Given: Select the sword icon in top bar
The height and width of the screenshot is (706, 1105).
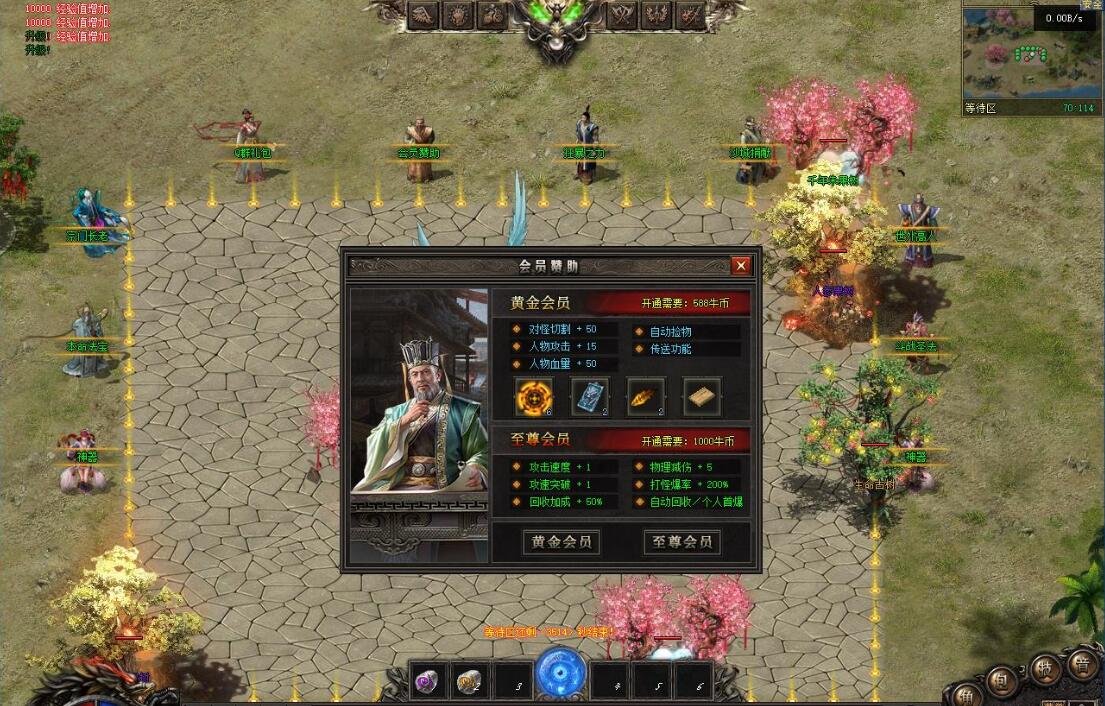Looking at the screenshot, I should pos(690,14).
